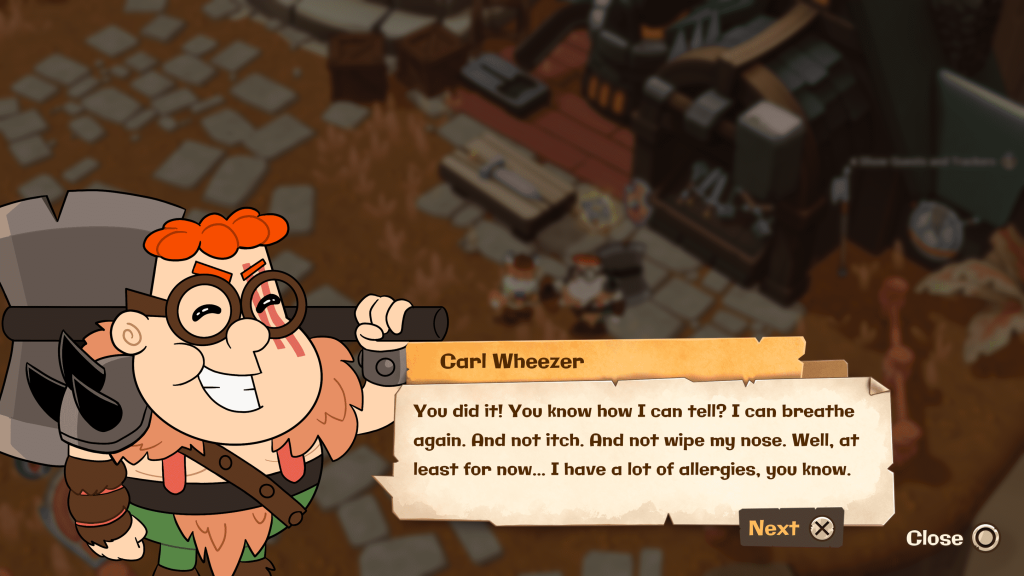Close the dialogue with Carl Wheezer
The image size is (1024, 576).
(951, 538)
